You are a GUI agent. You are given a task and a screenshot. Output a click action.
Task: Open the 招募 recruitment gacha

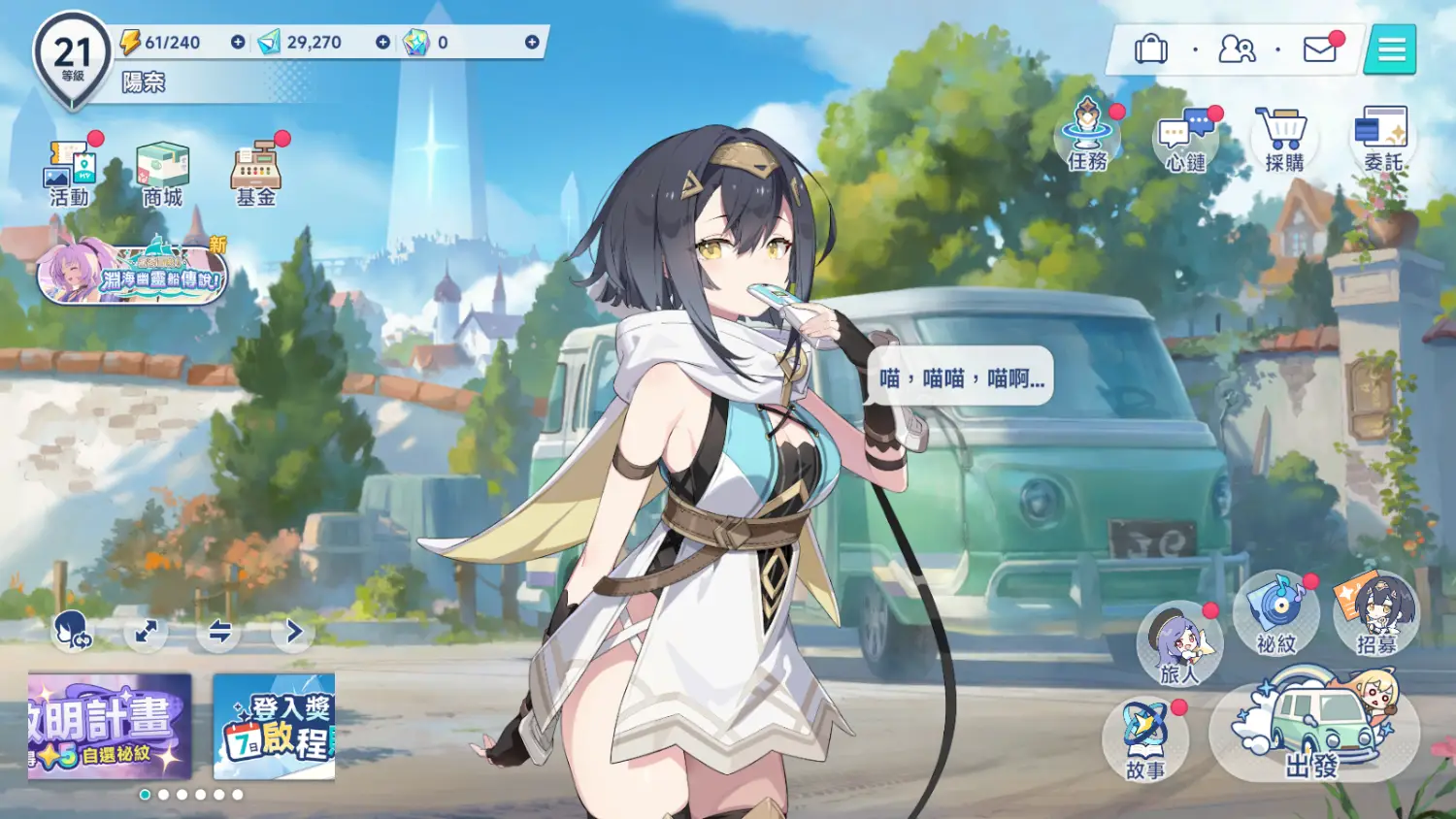pyautogui.click(x=1376, y=614)
